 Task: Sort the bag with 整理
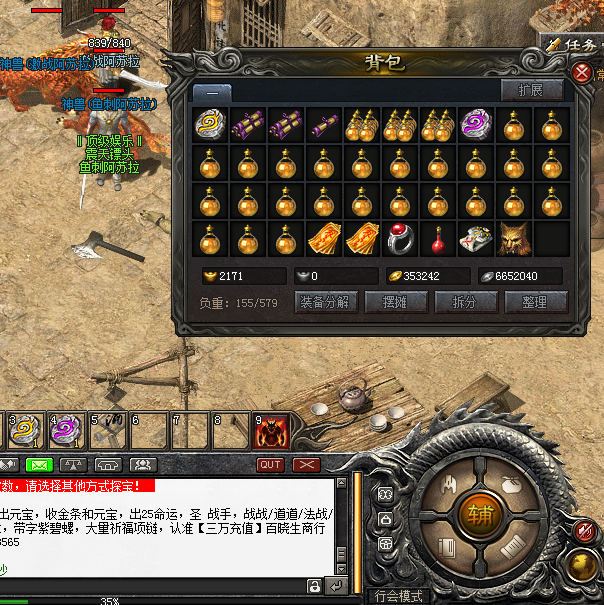536,301
